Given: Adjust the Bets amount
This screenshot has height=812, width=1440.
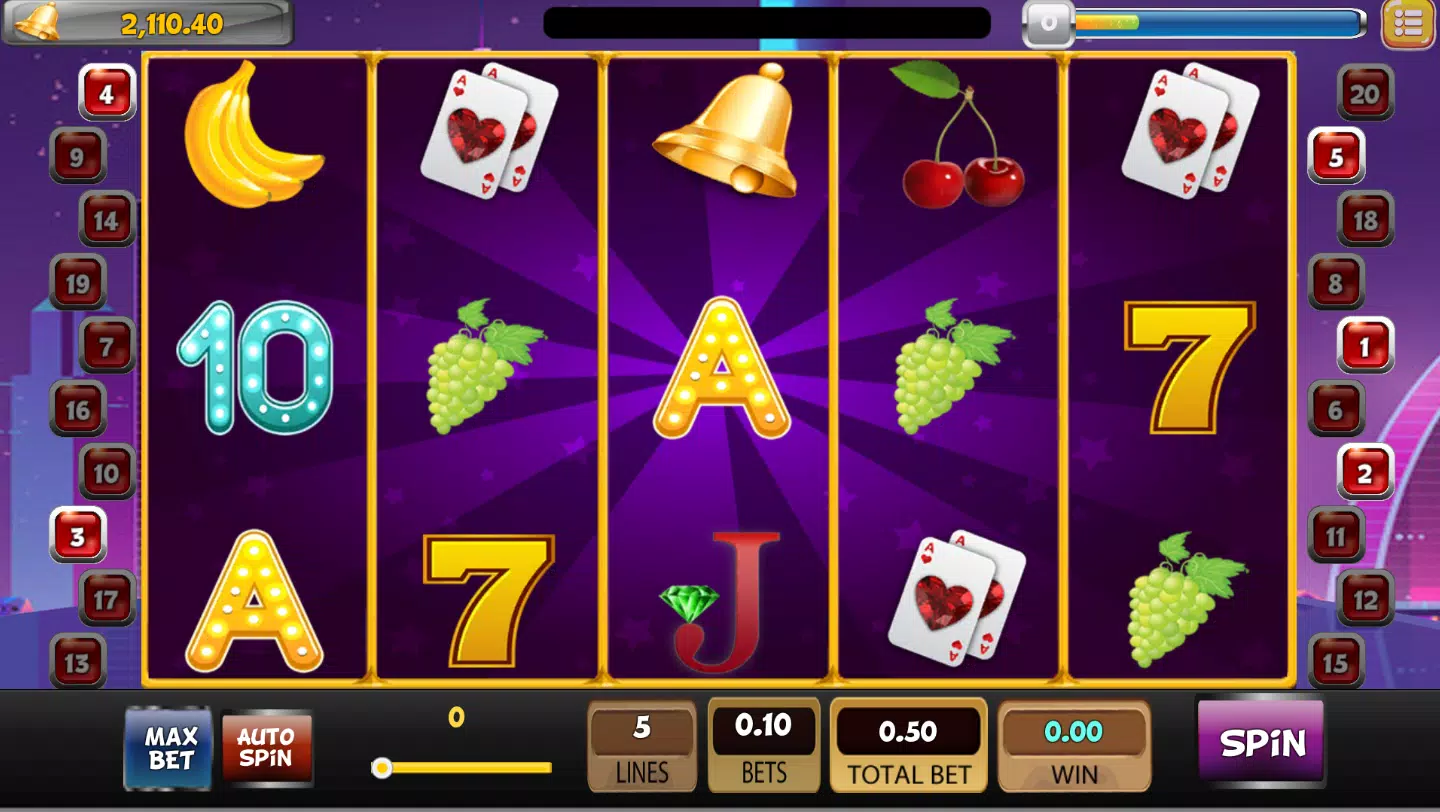Looking at the screenshot, I should pos(763,745).
